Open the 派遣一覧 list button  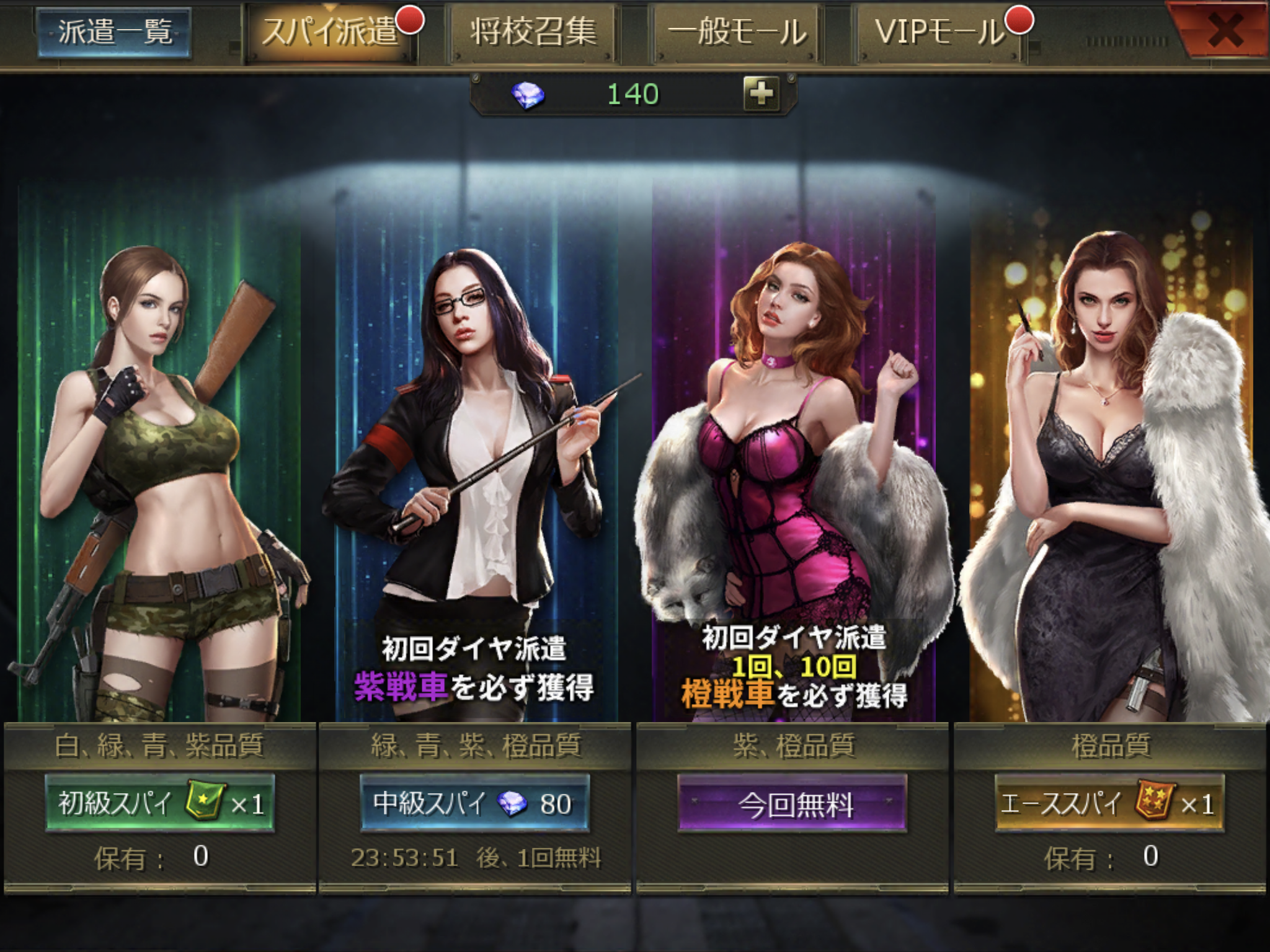pos(114,32)
